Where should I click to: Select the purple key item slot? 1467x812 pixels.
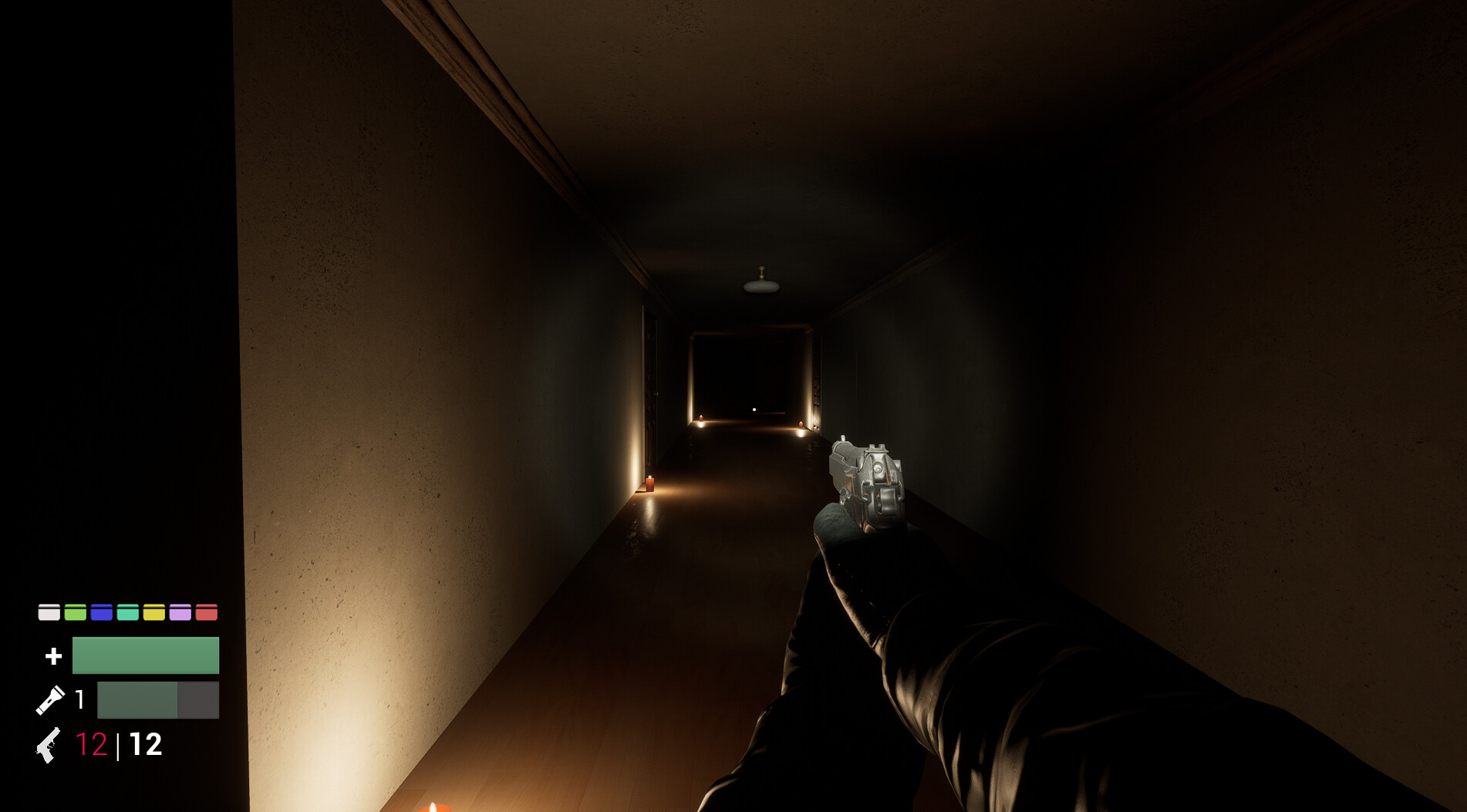click(180, 614)
